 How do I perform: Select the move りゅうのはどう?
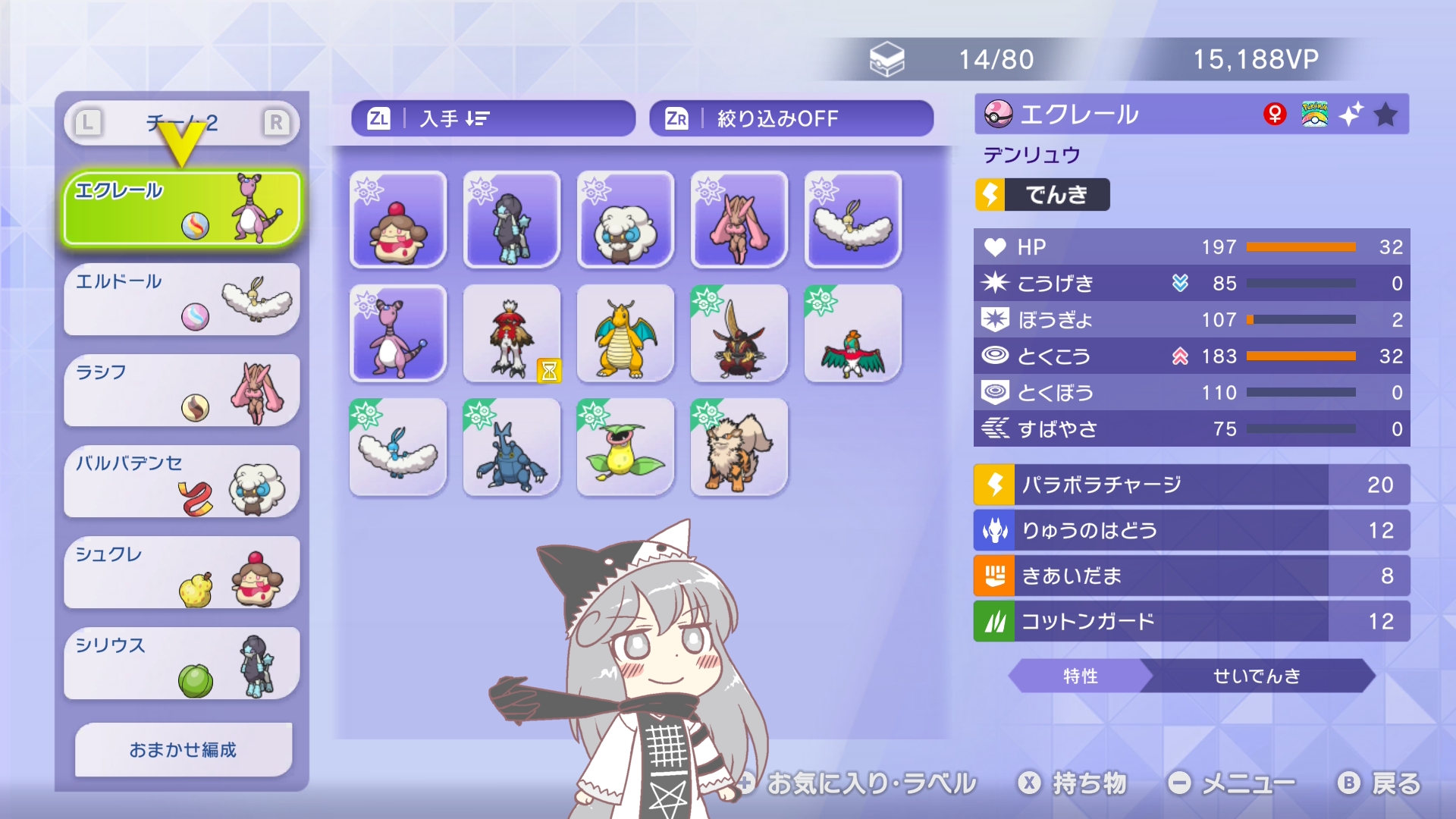tap(1191, 530)
